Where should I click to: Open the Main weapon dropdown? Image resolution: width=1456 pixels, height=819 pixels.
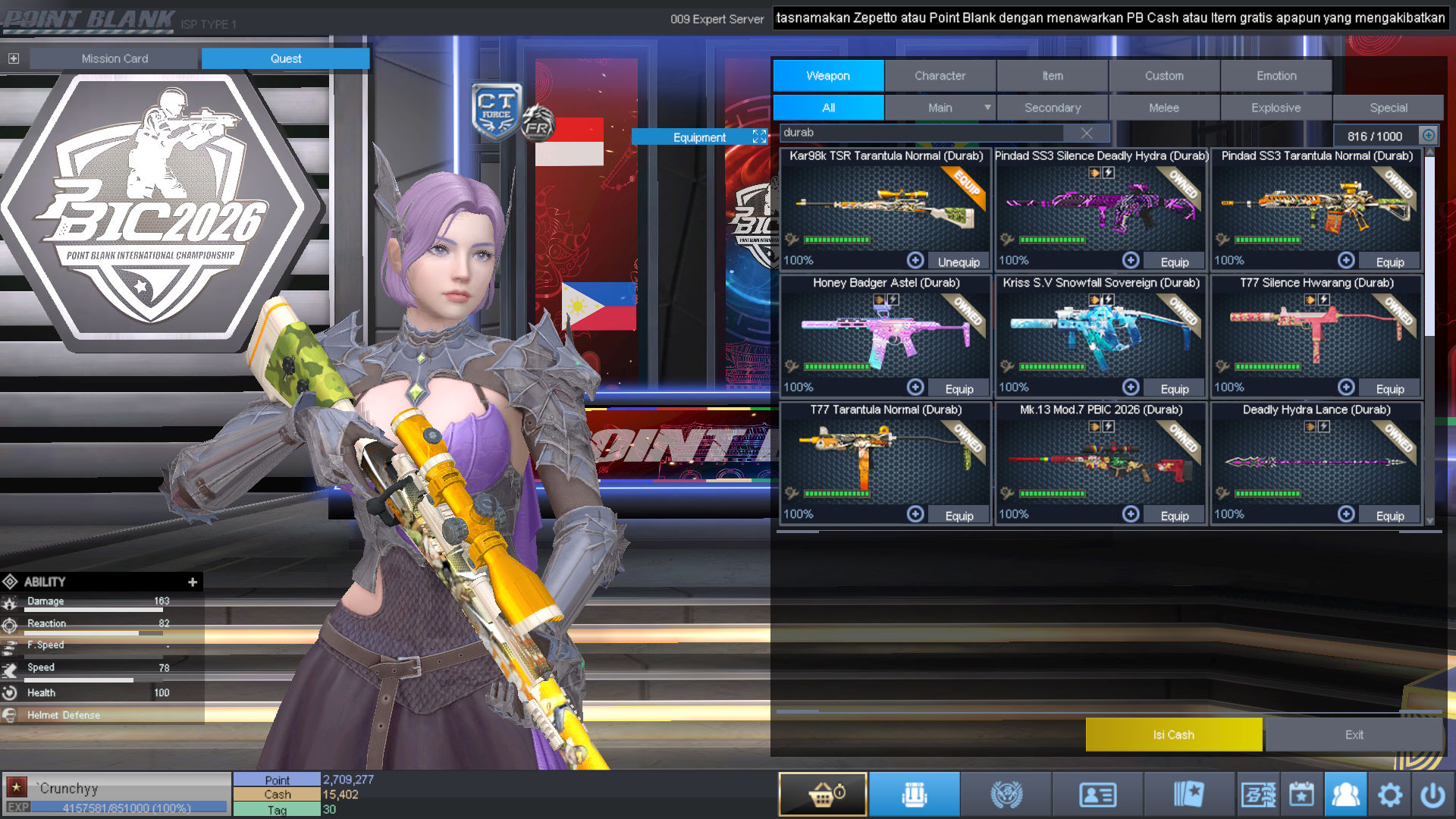pos(987,108)
